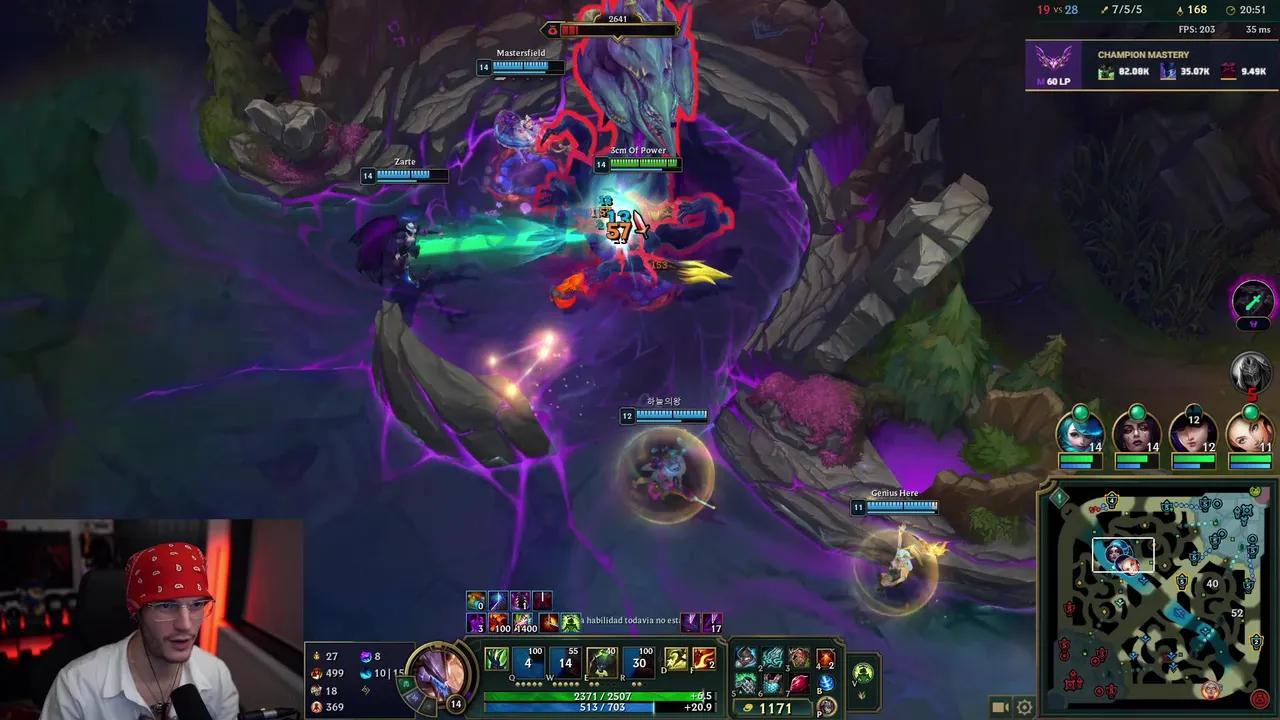
Task: Open chat by clicking the chat message
Action: pyautogui.click(x=625, y=620)
